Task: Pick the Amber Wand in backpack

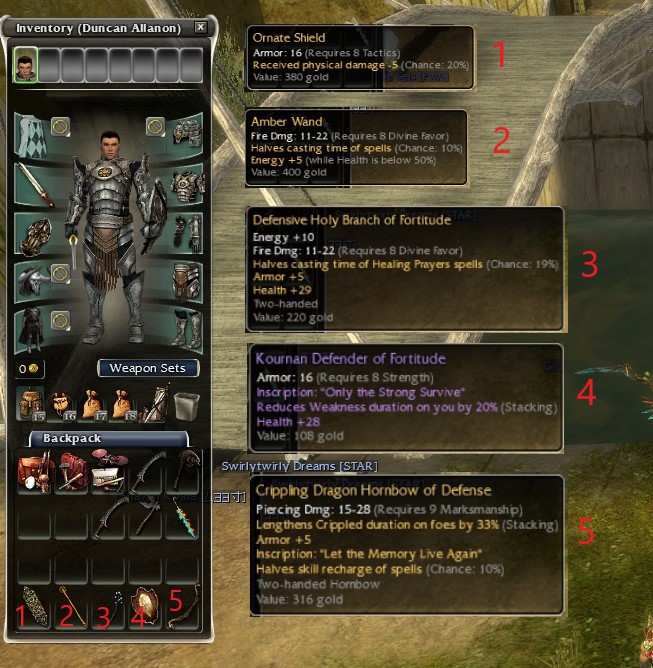Action: (70, 606)
